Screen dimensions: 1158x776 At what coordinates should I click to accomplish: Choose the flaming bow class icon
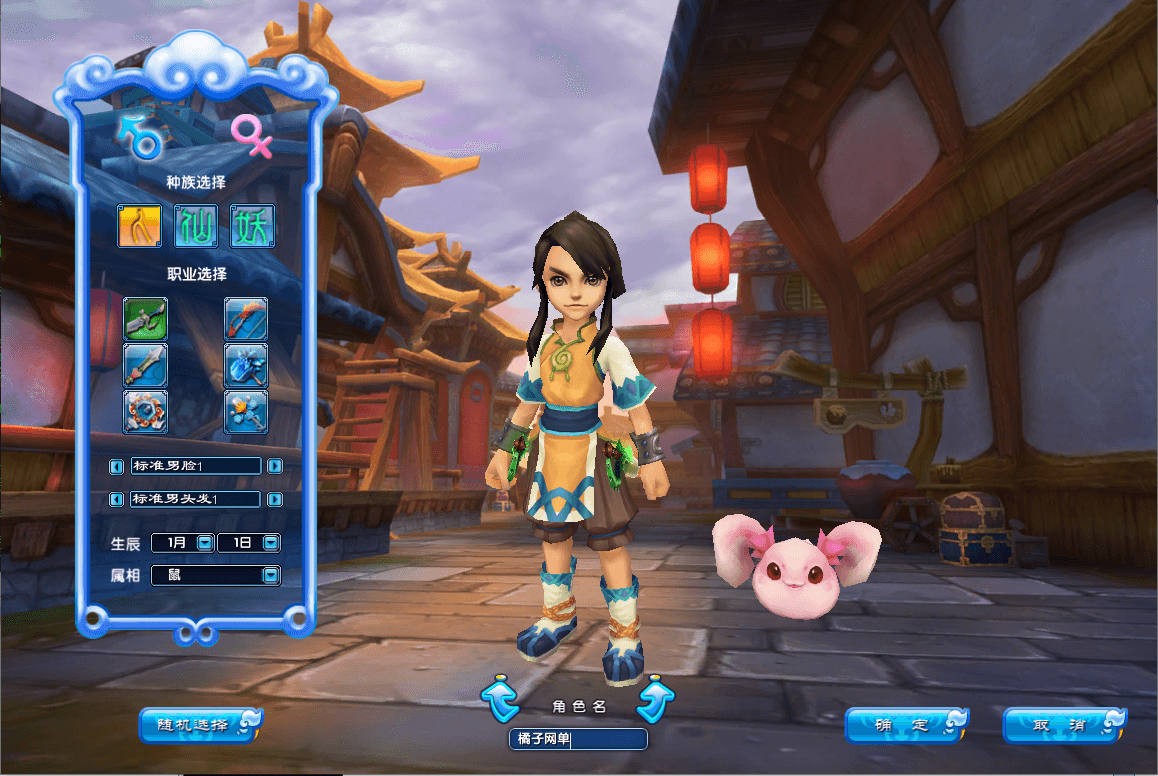[x=245, y=319]
